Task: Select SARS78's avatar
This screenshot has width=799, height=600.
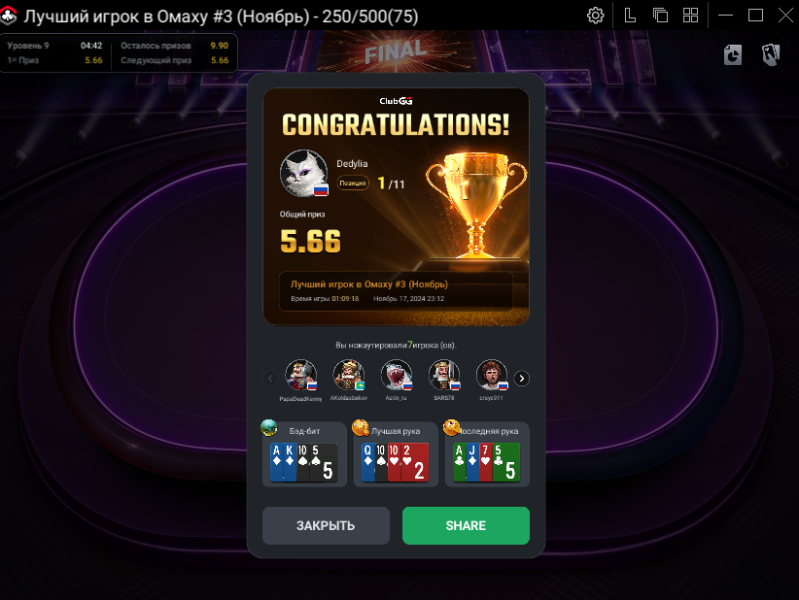Action: point(444,375)
